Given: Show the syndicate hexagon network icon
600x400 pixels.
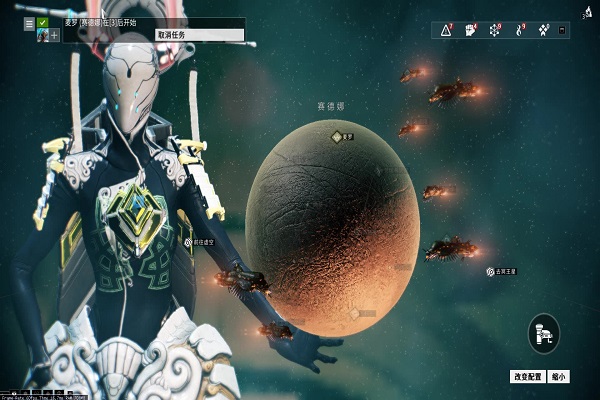Looking at the screenshot, I should point(495,31).
